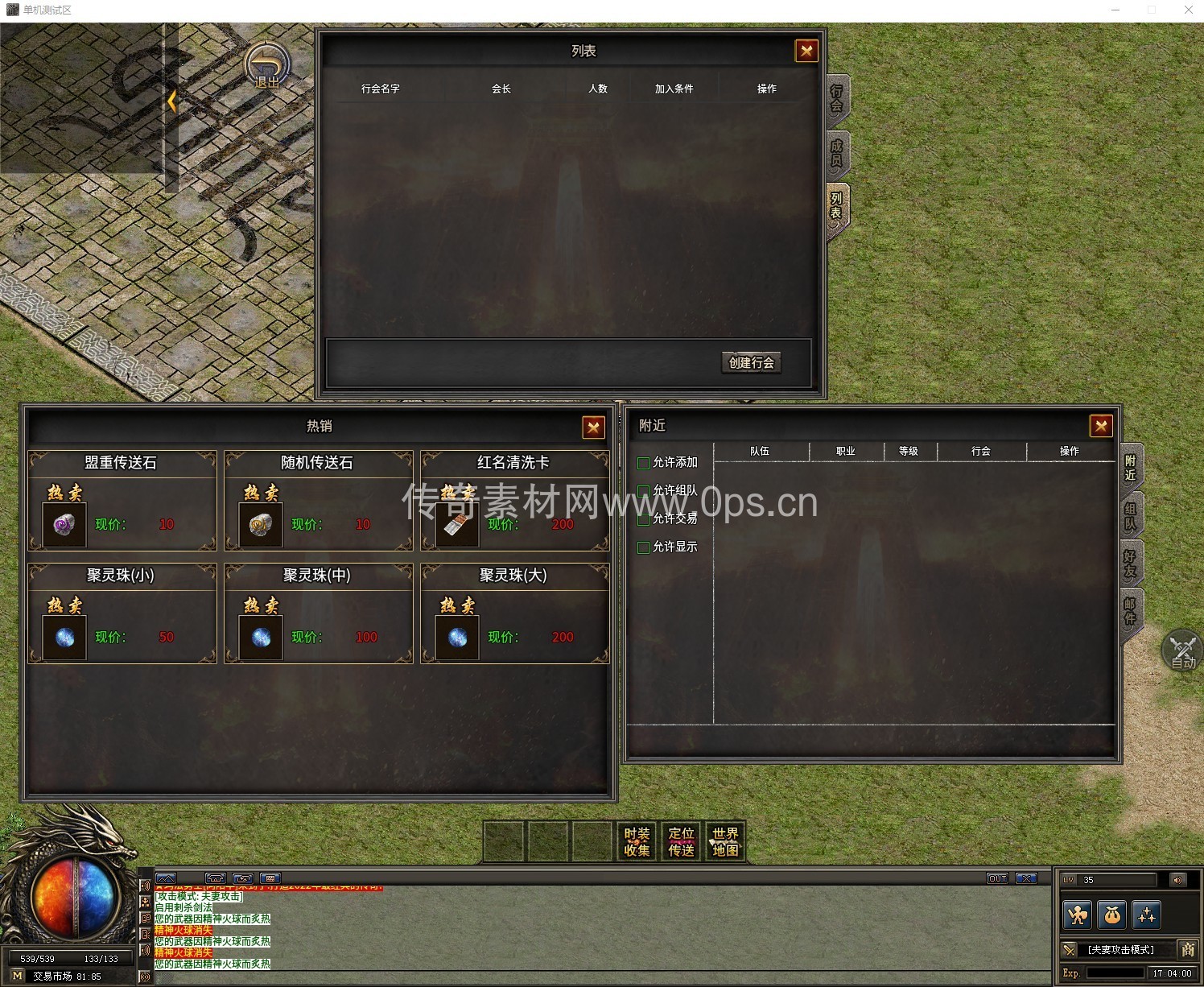Toggle the 允许显示 checkbox

pos(644,547)
